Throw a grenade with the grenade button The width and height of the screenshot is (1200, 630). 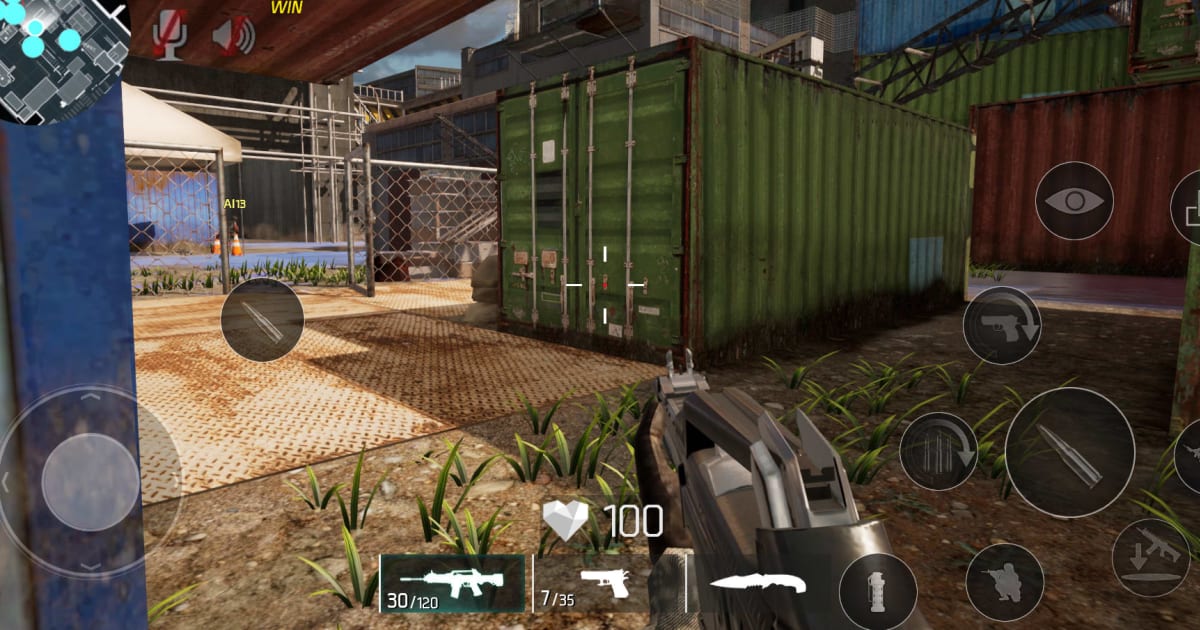click(x=878, y=591)
